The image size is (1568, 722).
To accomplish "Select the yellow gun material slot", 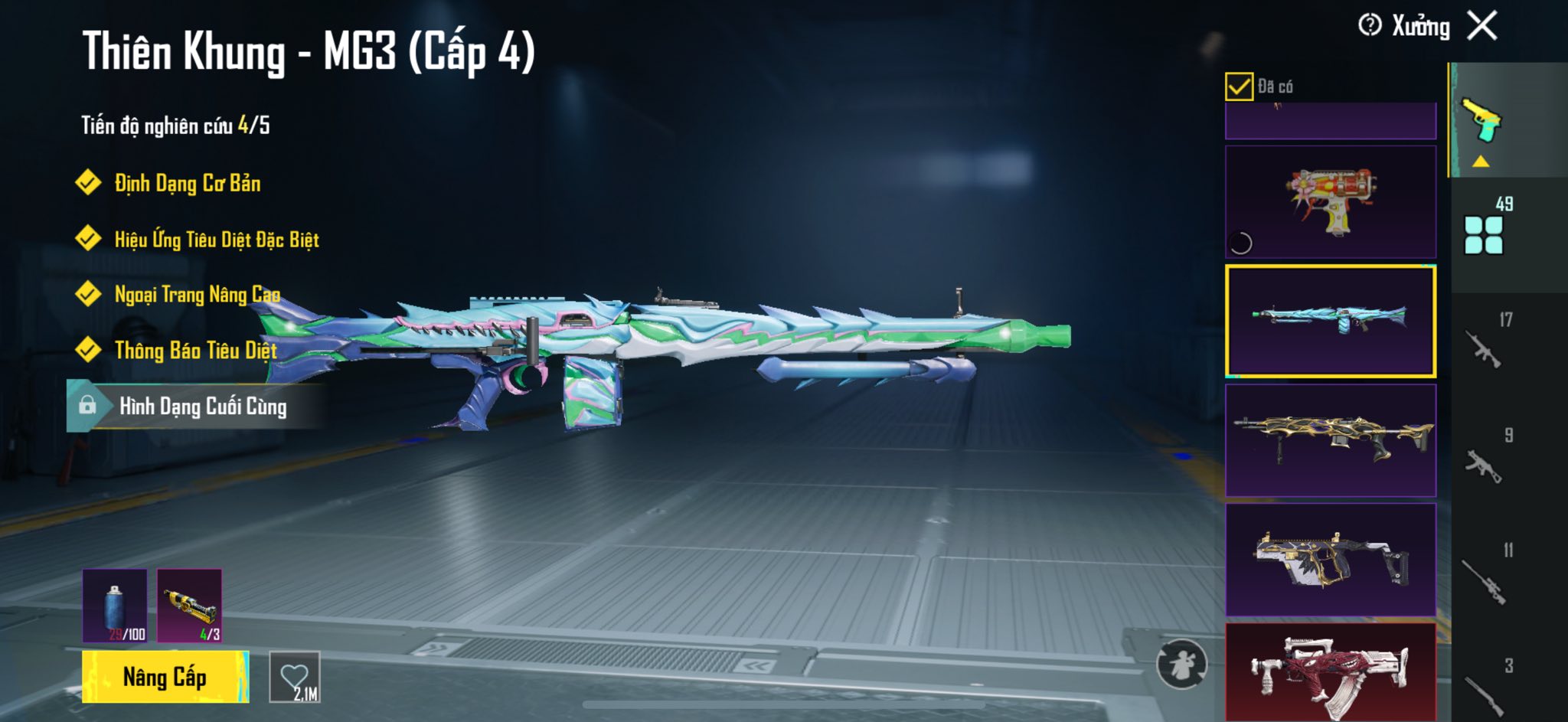I will (x=190, y=605).
